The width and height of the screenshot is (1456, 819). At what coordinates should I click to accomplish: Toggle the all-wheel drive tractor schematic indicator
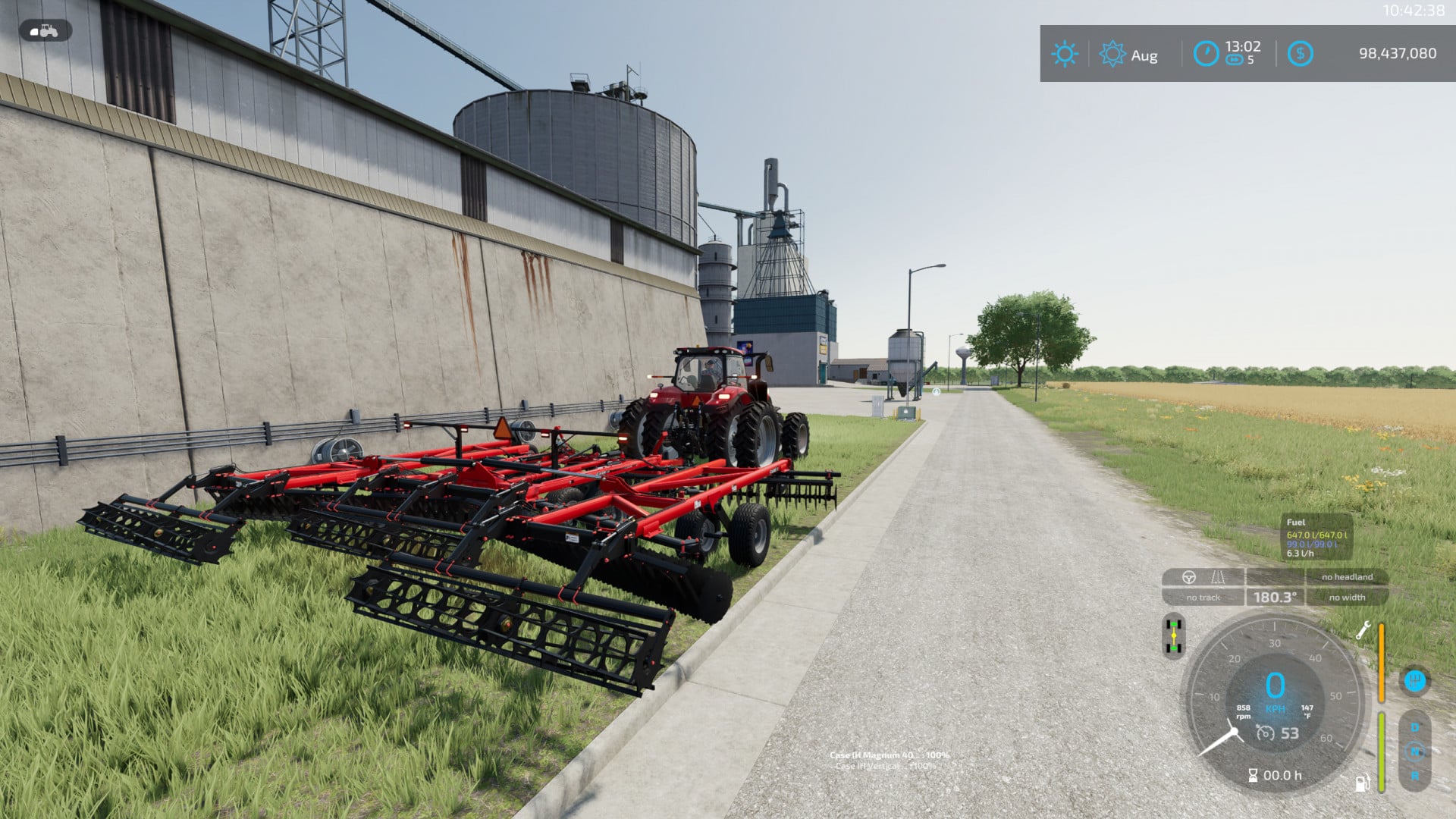[1173, 635]
